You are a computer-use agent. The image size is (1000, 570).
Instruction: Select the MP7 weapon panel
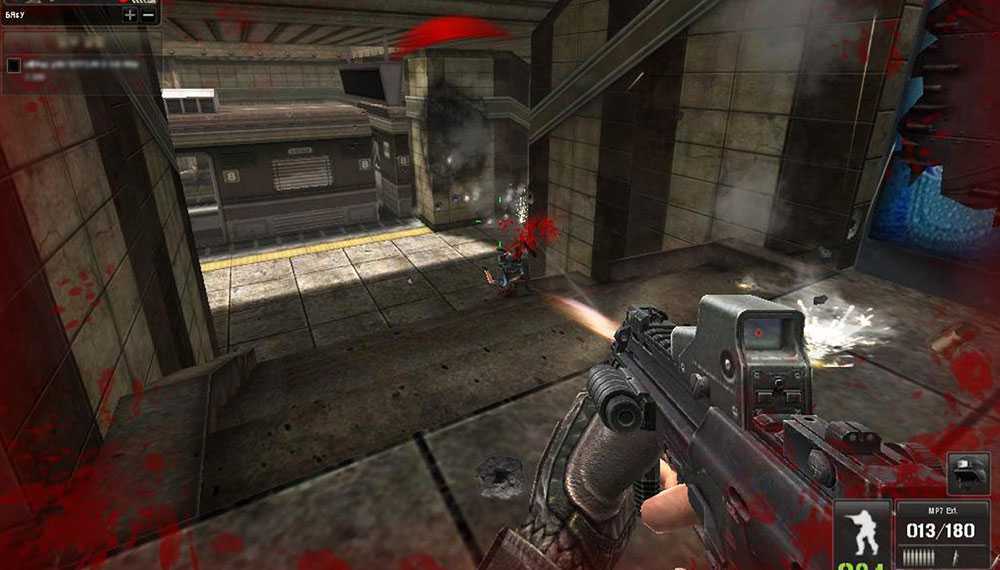point(942,535)
